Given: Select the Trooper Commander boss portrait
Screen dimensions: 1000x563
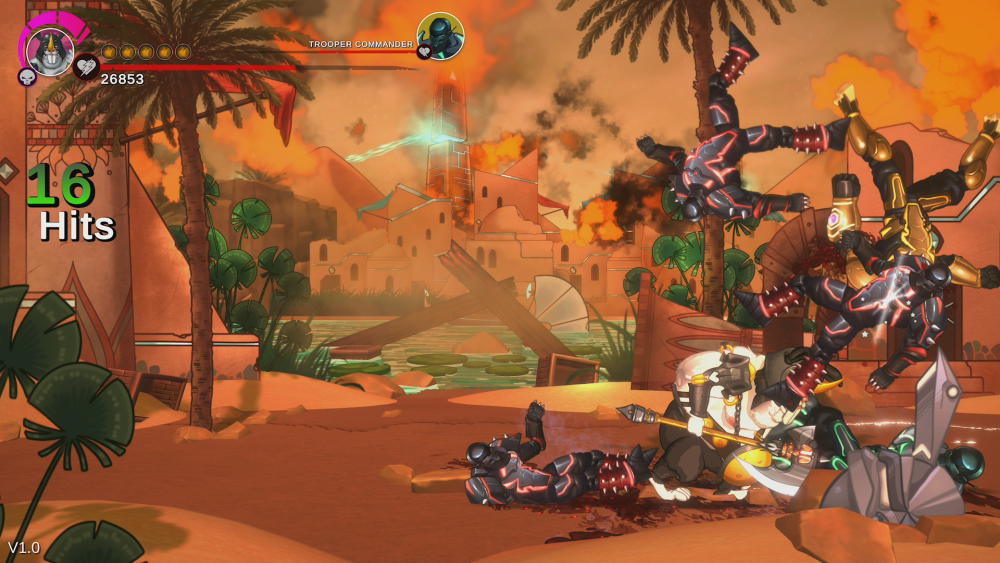Looking at the screenshot, I should click(x=440, y=36).
